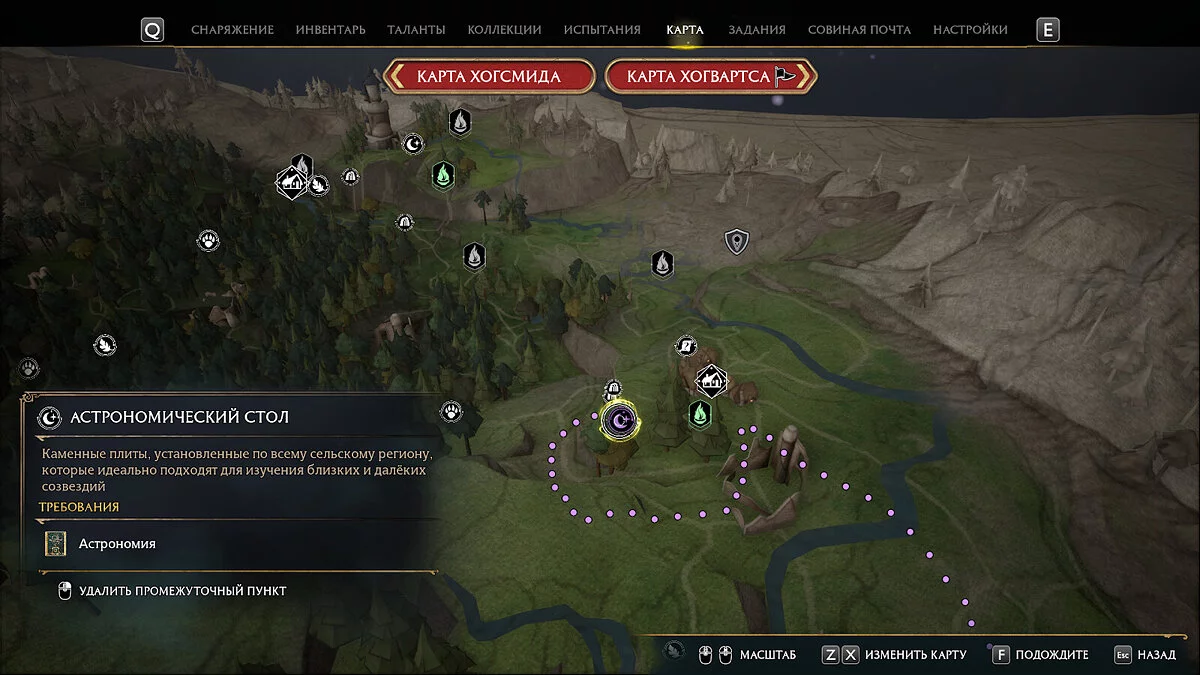Open the Настройки tab
1200x675 pixels.
point(970,30)
